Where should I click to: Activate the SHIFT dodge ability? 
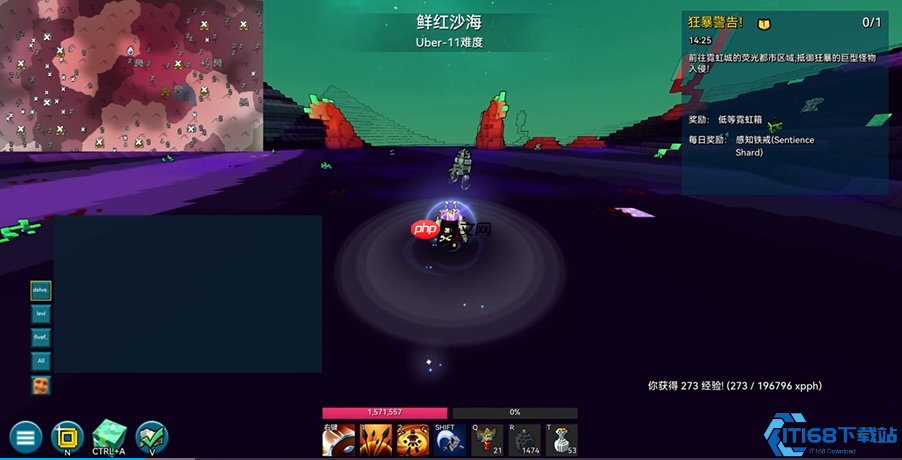(x=450, y=439)
